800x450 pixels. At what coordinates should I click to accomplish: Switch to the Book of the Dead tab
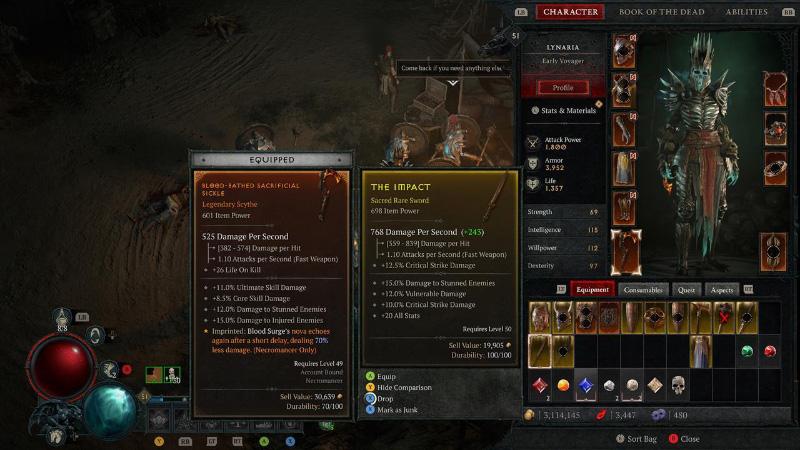[x=661, y=12]
